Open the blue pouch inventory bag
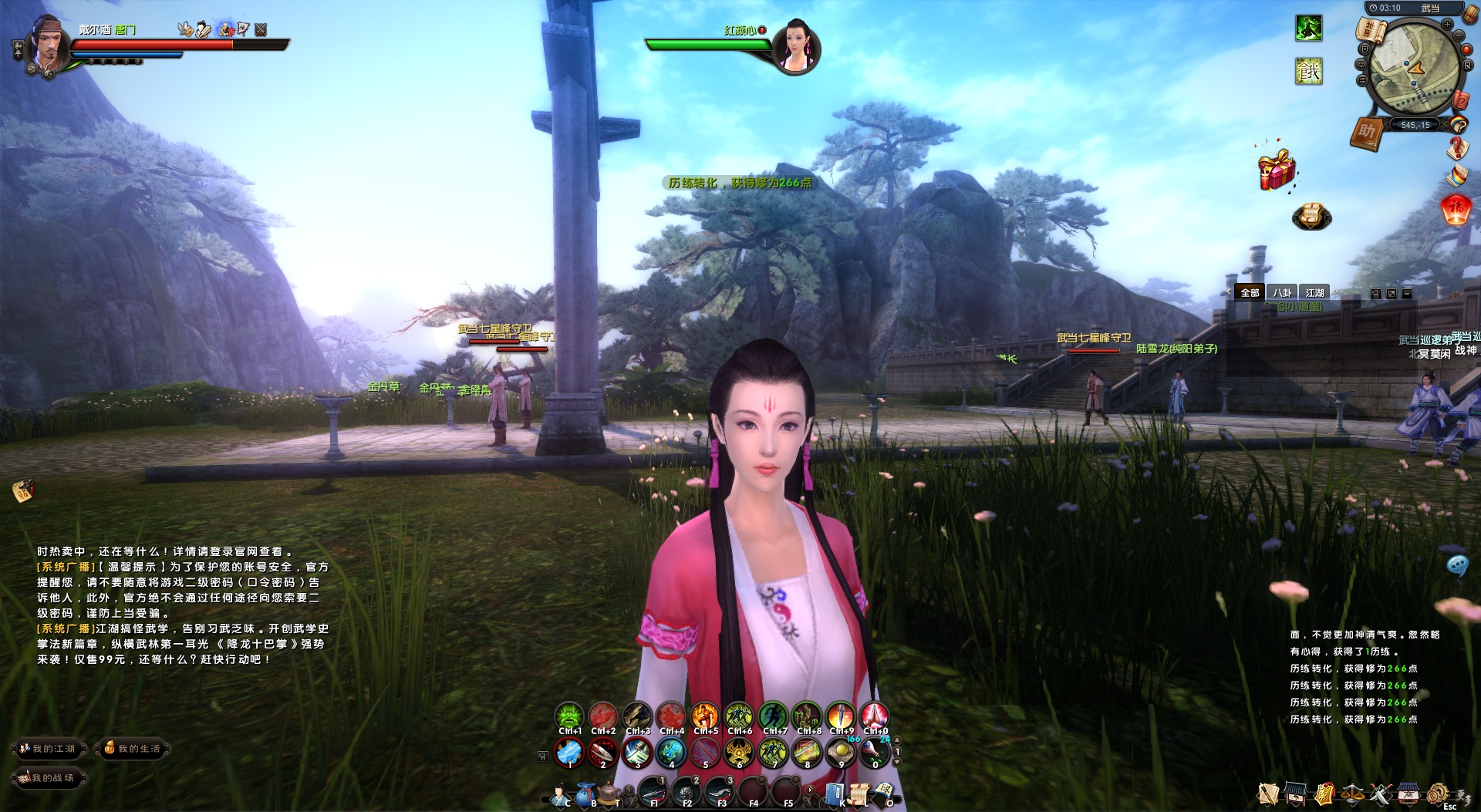Image resolution: width=1481 pixels, height=812 pixels. (x=586, y=792)
